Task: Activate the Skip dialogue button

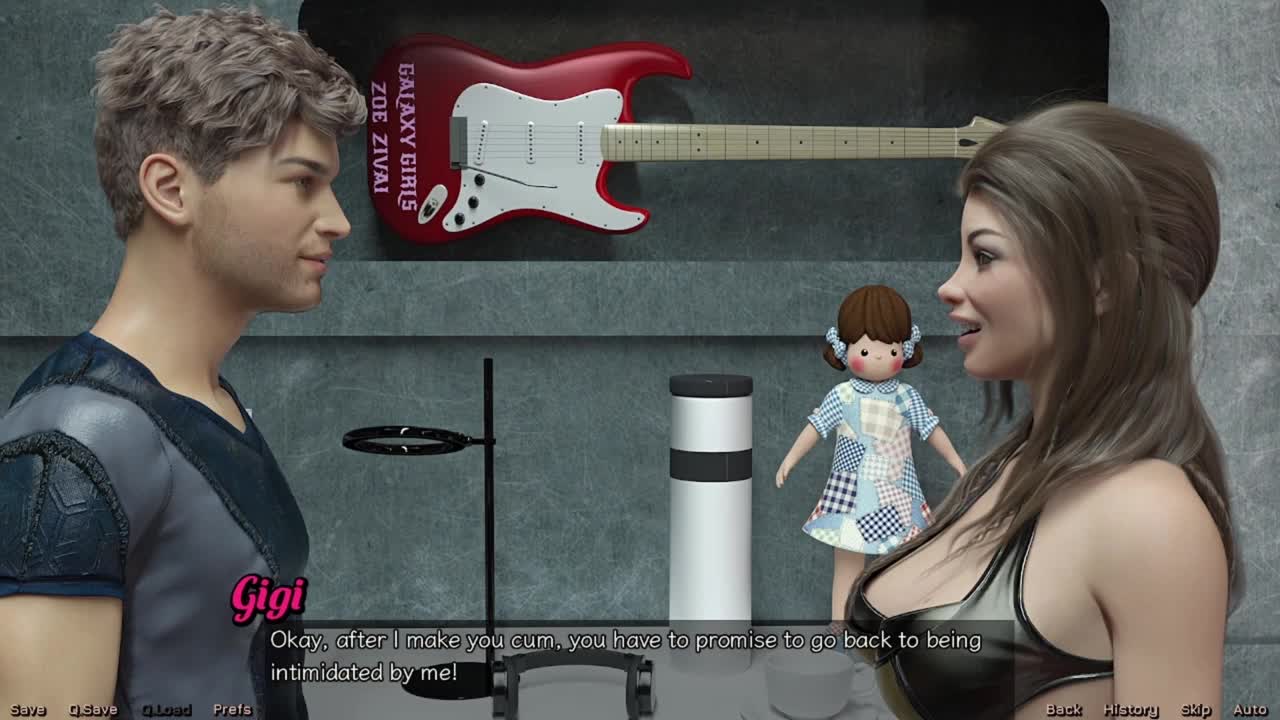Action: [x=1195, y=709]
